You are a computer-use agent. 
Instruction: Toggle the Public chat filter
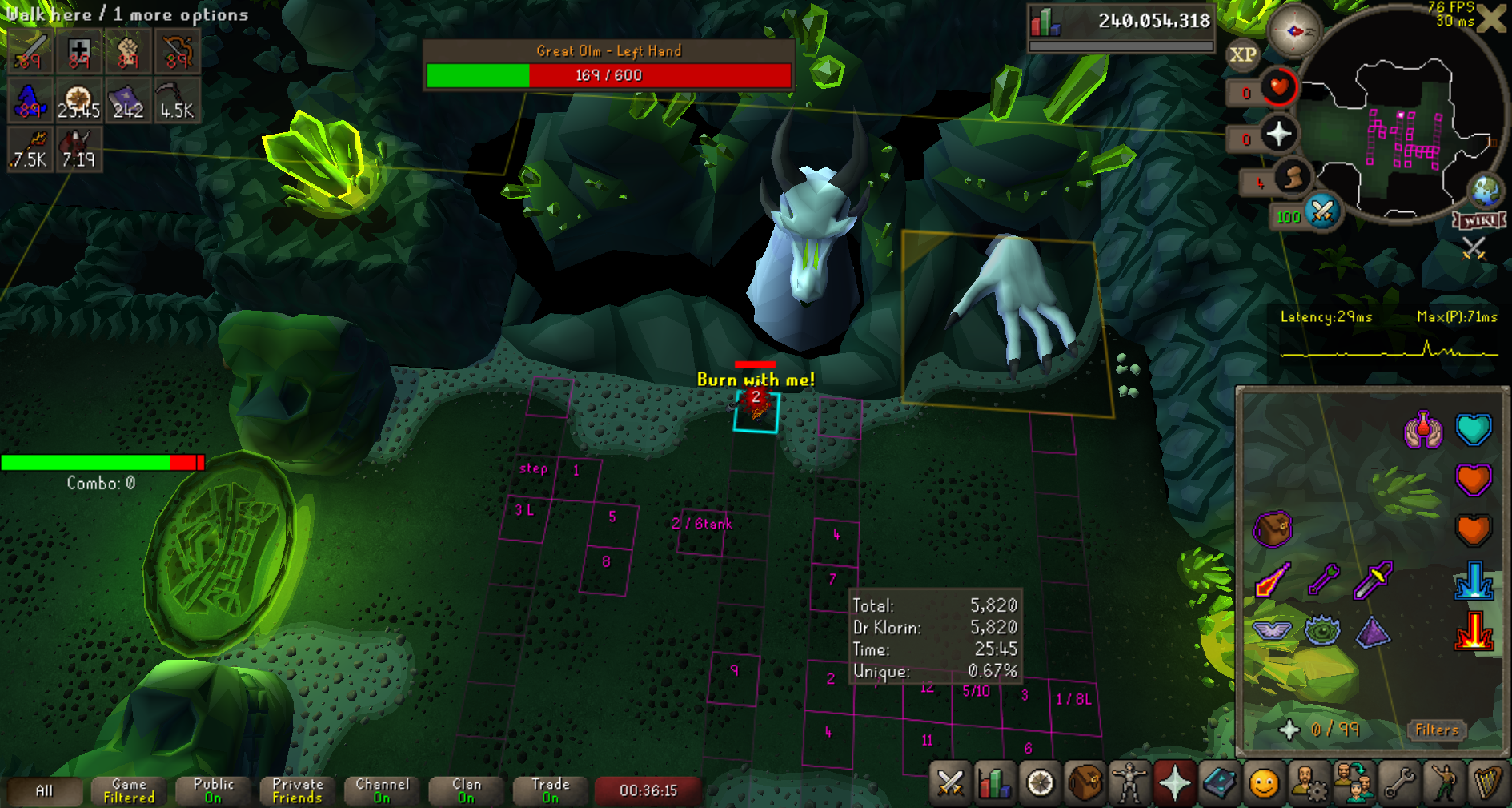tap(213, 790)
